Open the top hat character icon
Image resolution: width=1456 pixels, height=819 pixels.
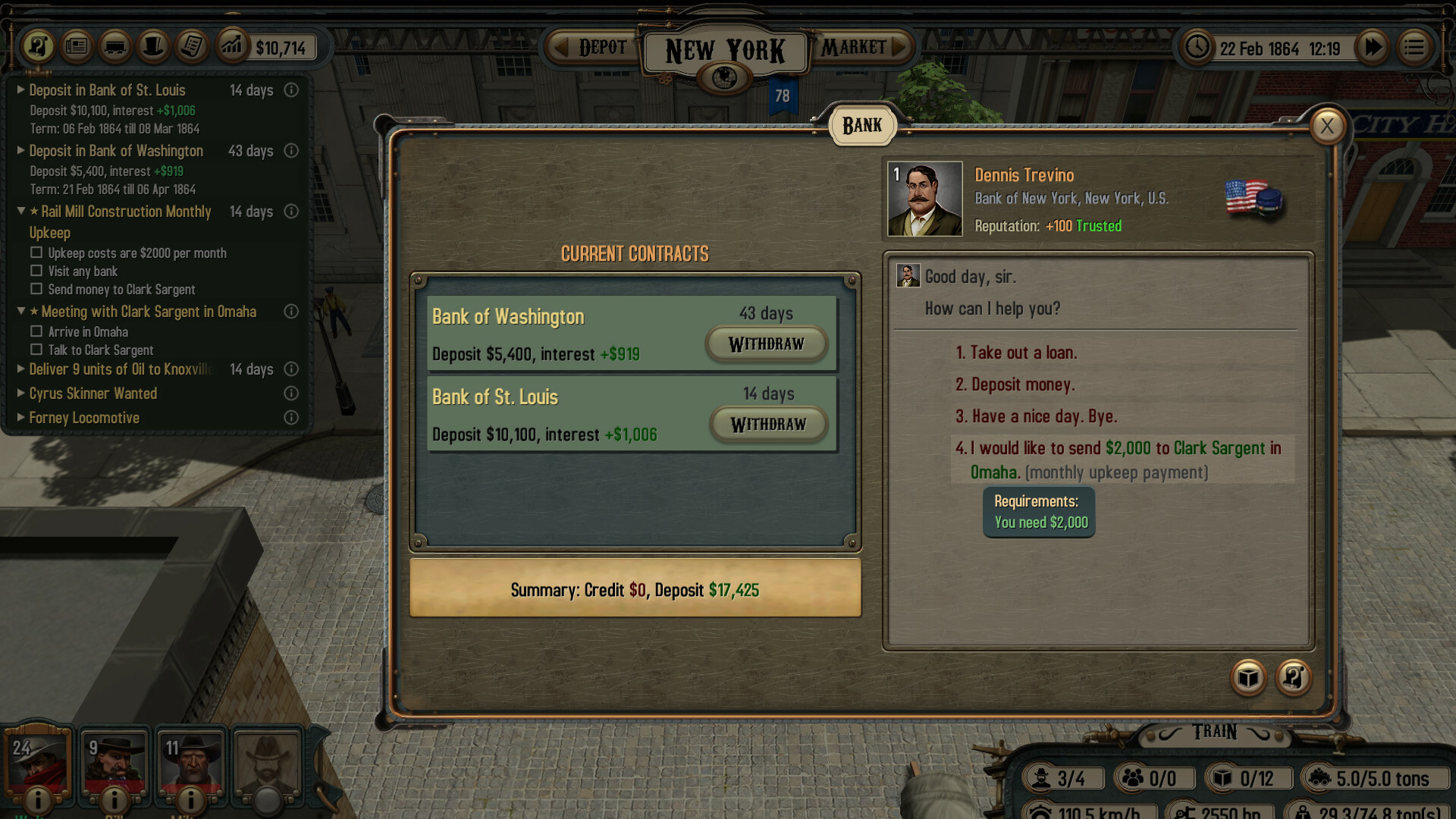[x=153, y=46]
